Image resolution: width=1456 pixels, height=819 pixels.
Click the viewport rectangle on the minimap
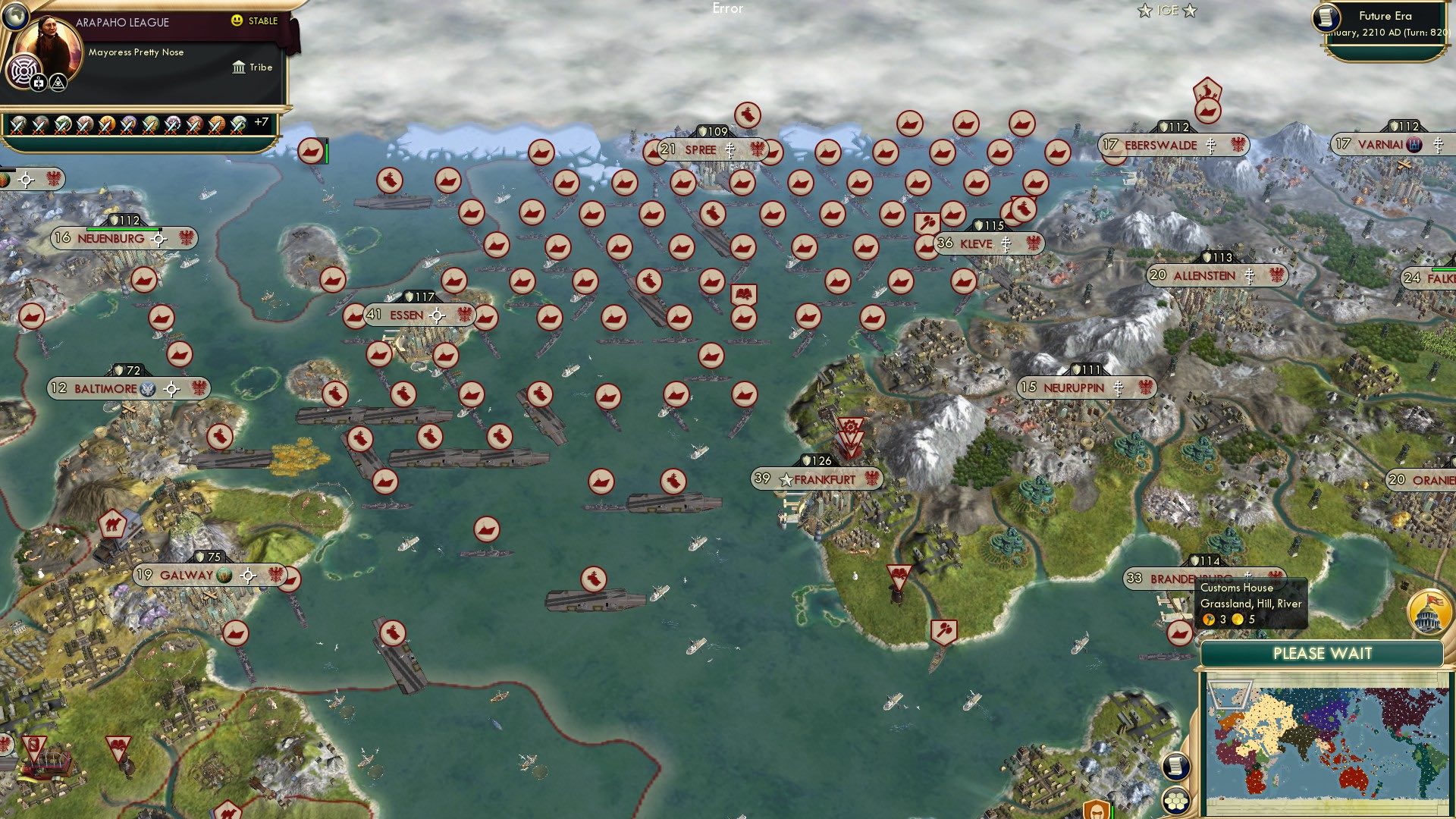(x=1230, y=695)
